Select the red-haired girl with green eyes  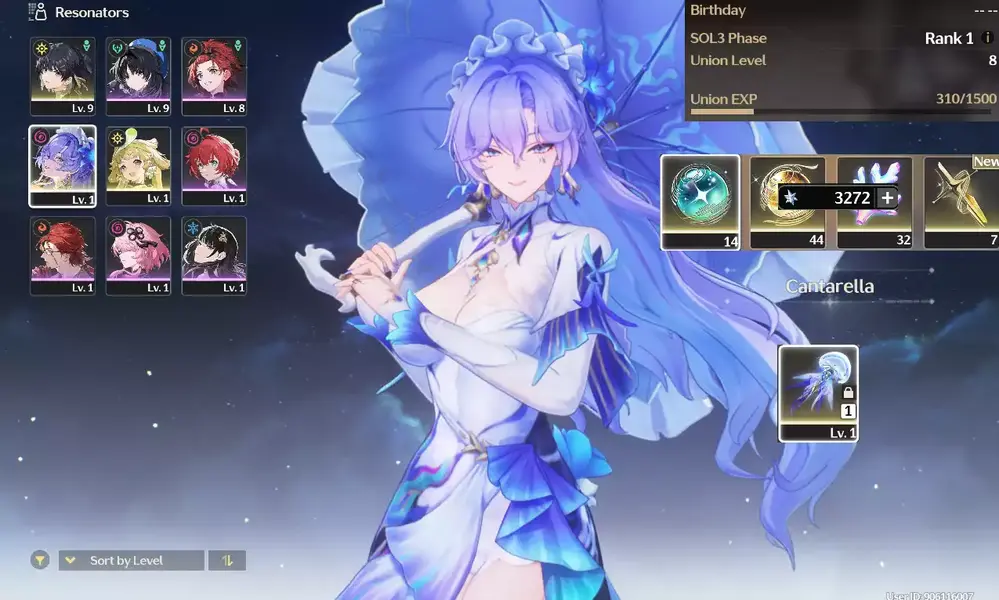coord(214,165)
